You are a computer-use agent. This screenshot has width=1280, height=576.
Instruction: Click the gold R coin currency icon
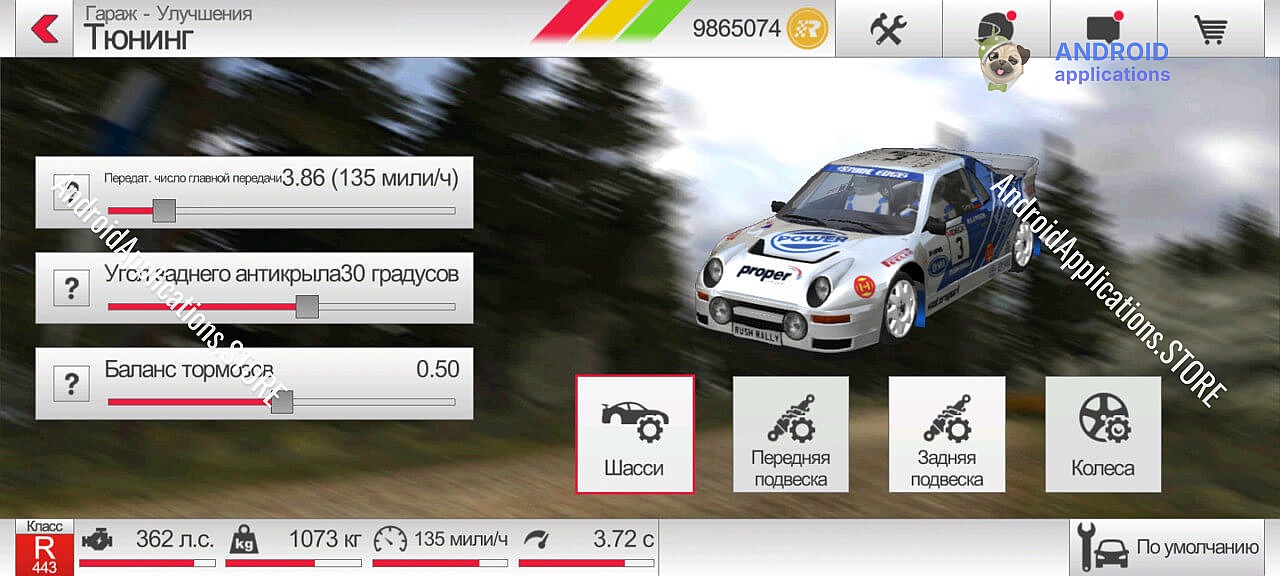pos(807,28)
